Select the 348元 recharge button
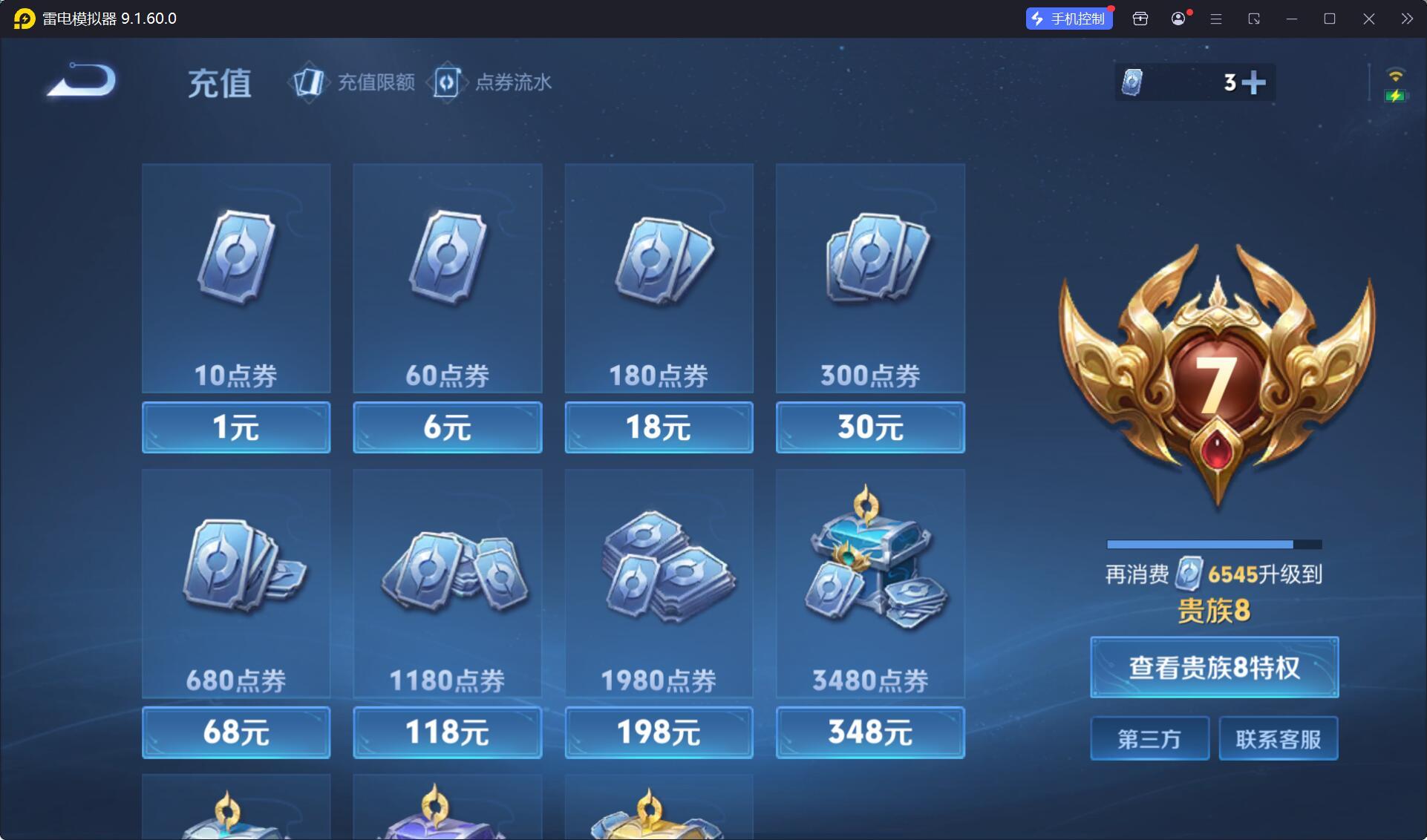This screenshot has height=840, width=1427. 870,732
